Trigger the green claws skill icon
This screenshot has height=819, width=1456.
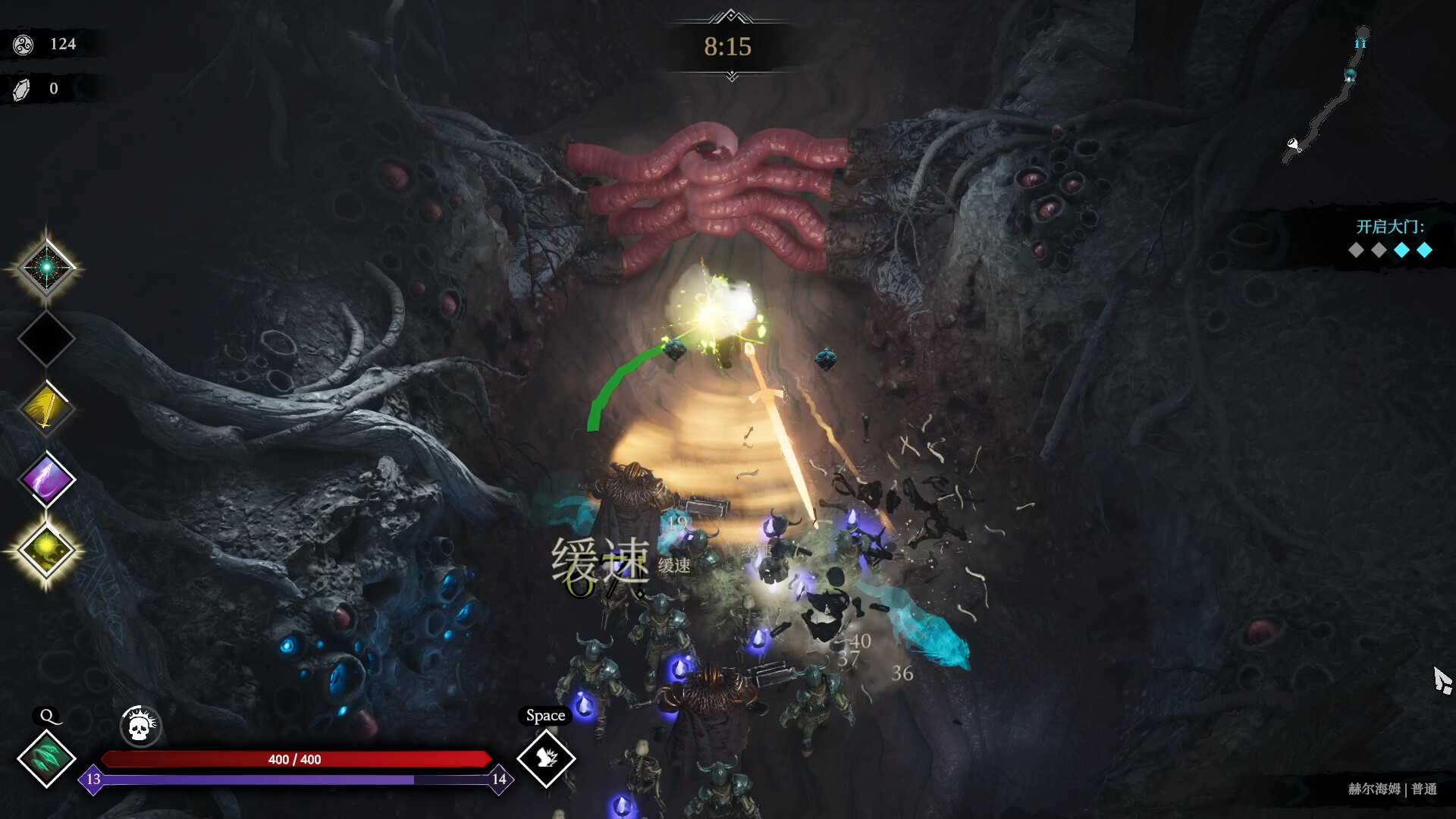pos(46,758)
